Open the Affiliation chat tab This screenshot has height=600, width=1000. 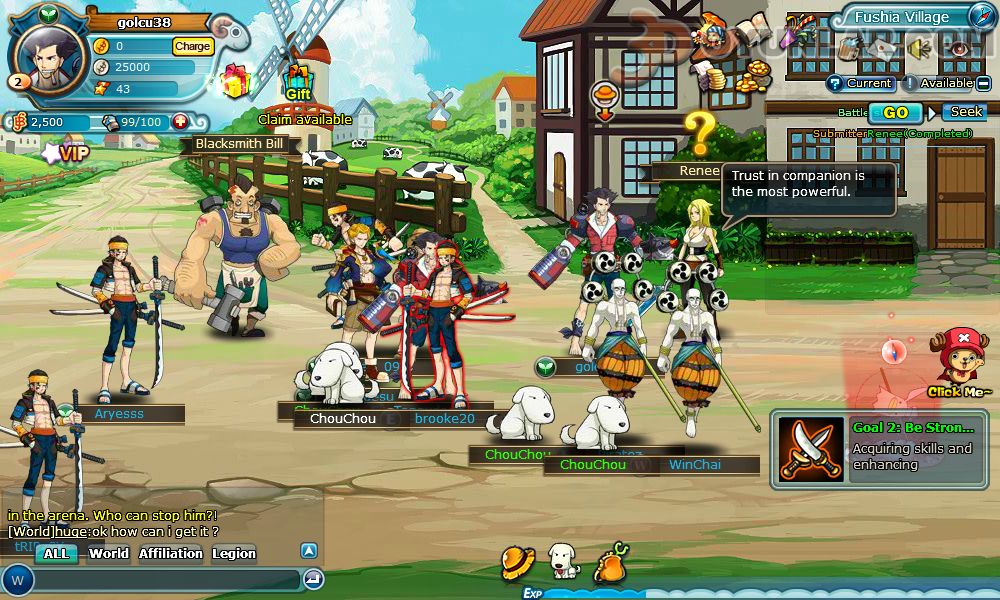point(170,553)
